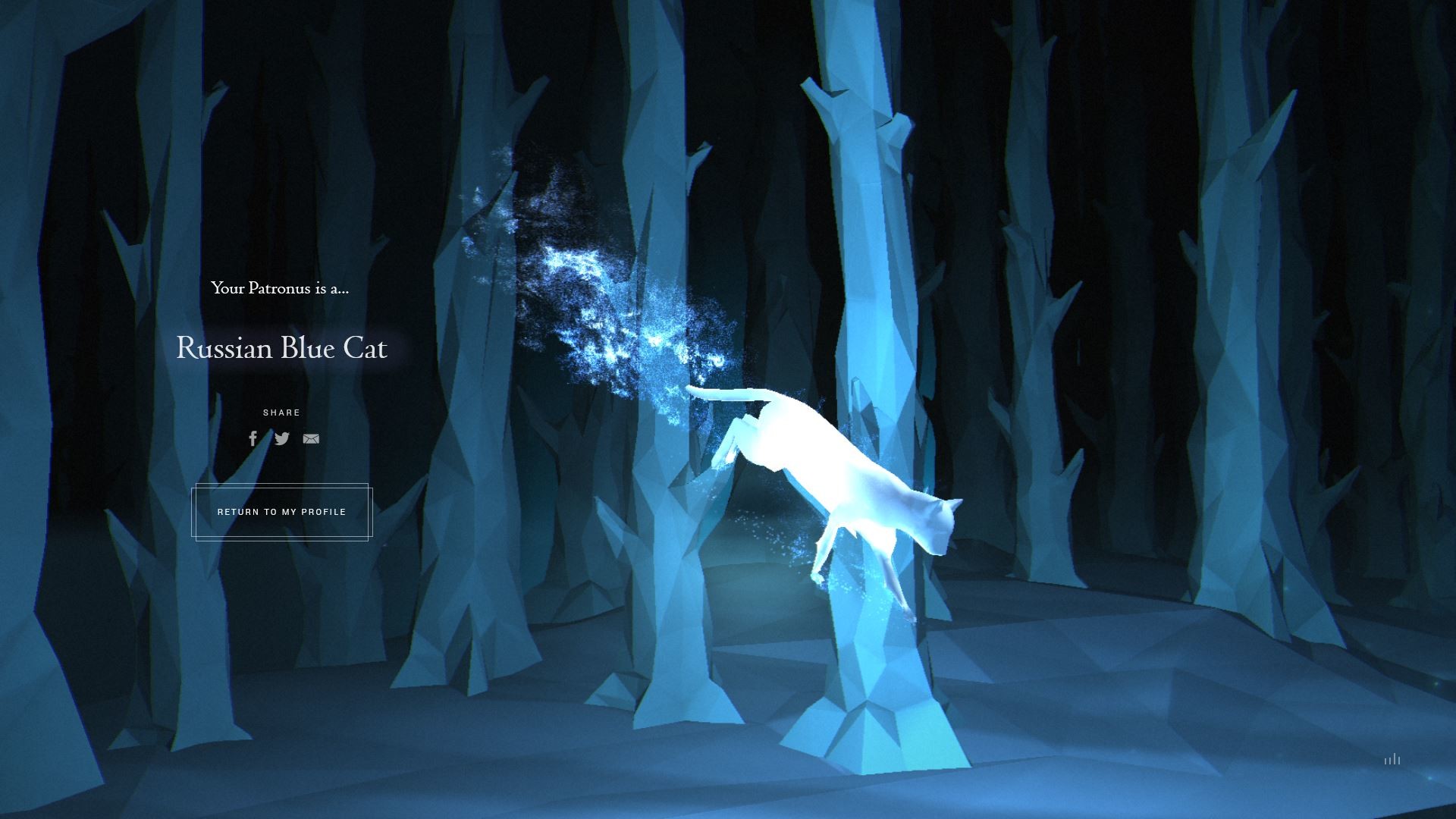
Task: Select the highlighted Patronus name banner
Action: [x=281, y=349]
